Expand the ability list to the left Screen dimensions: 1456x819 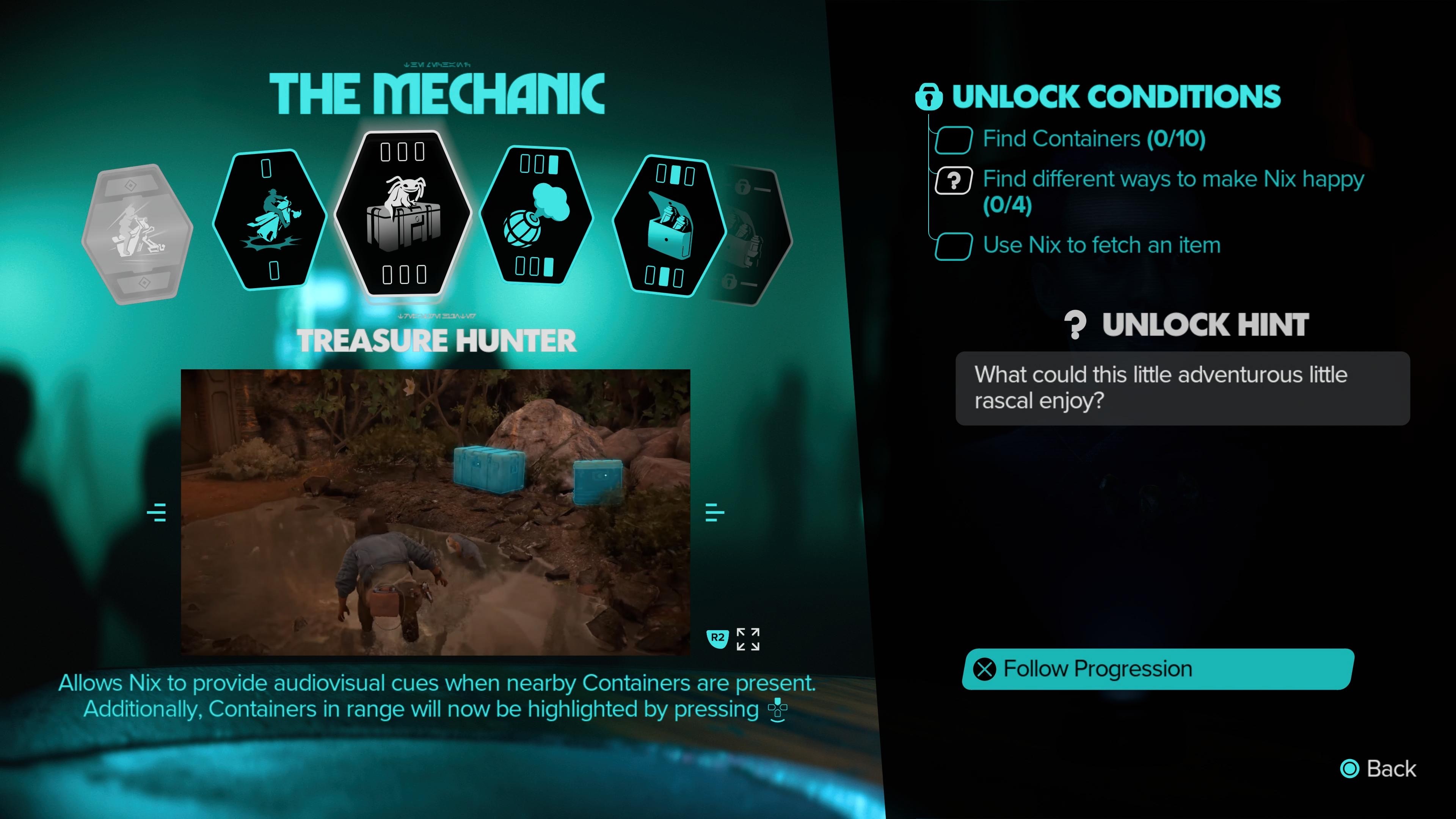tap(157, 511)
